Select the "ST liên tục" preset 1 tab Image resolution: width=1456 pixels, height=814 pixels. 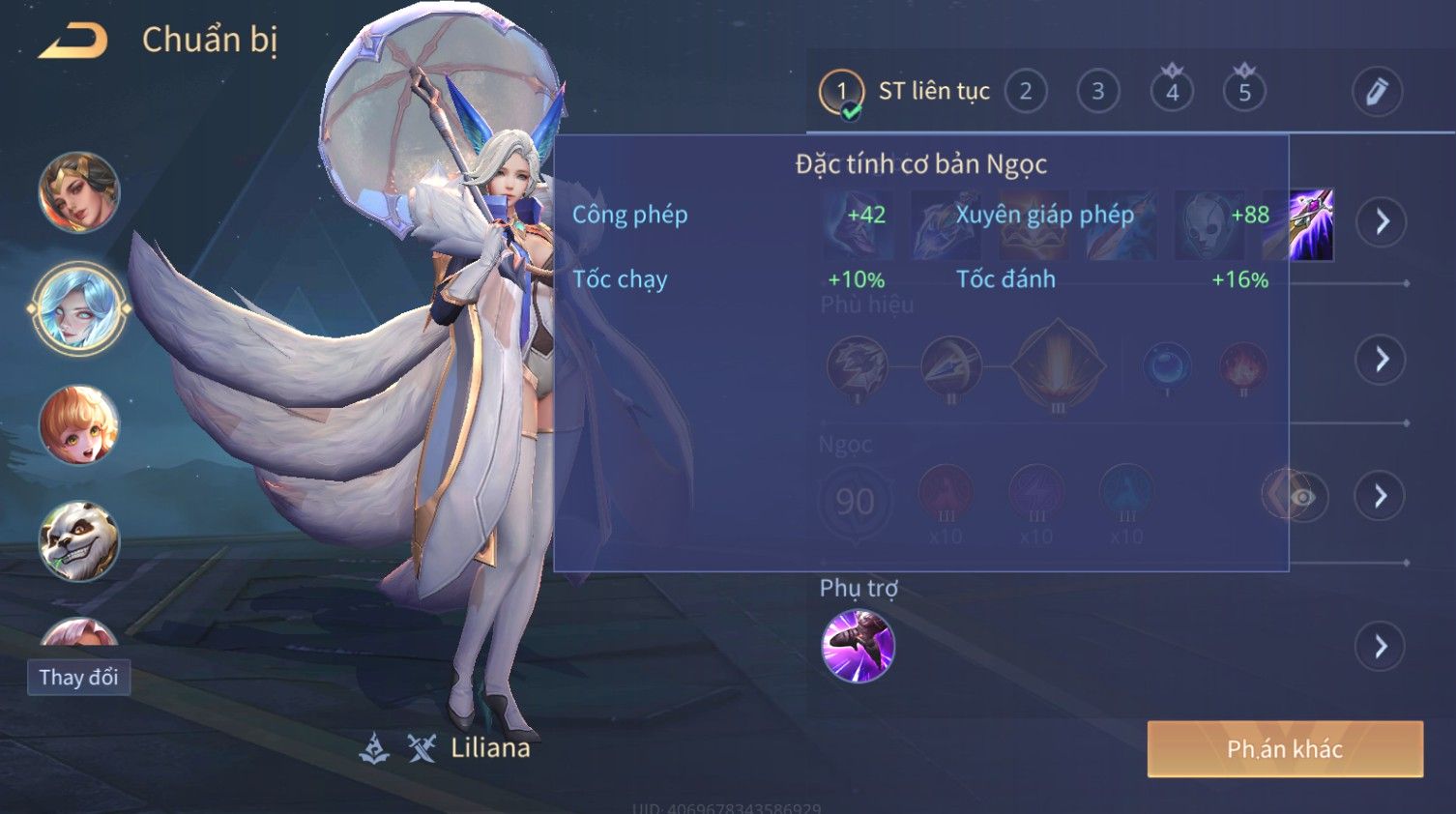[904, 92]
